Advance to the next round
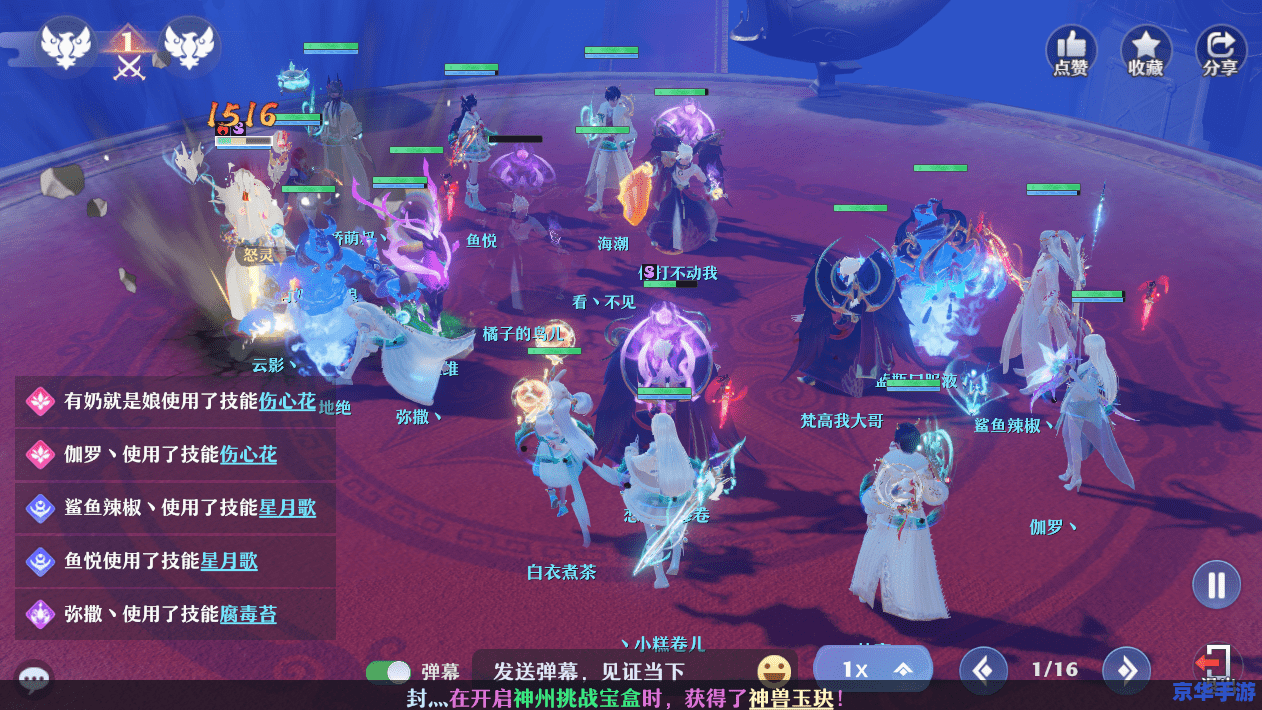The width and height of the screenshot is (1262, 710). coord(1126,669)
